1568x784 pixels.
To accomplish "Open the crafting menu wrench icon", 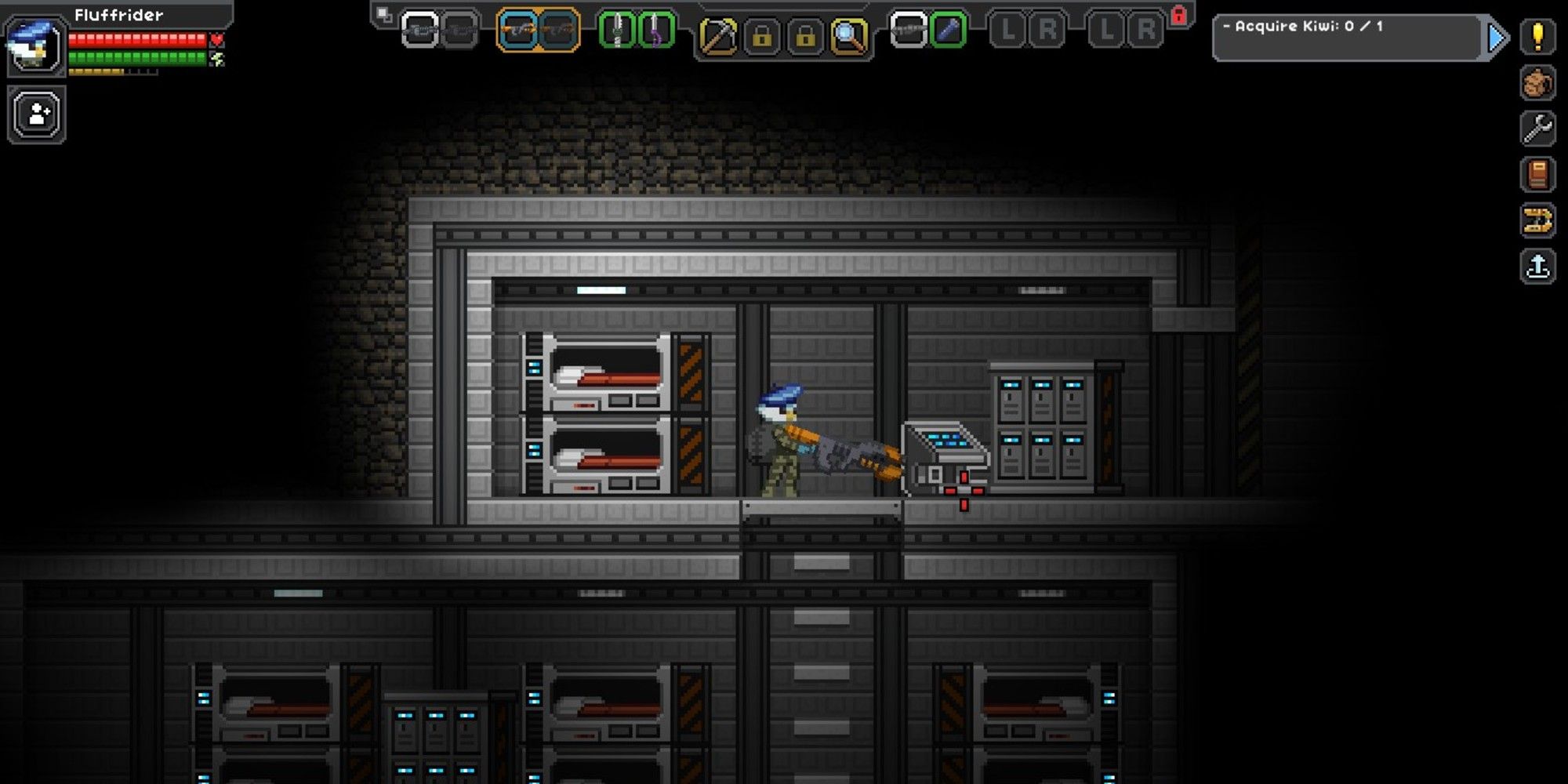I will coord(1539,128).
